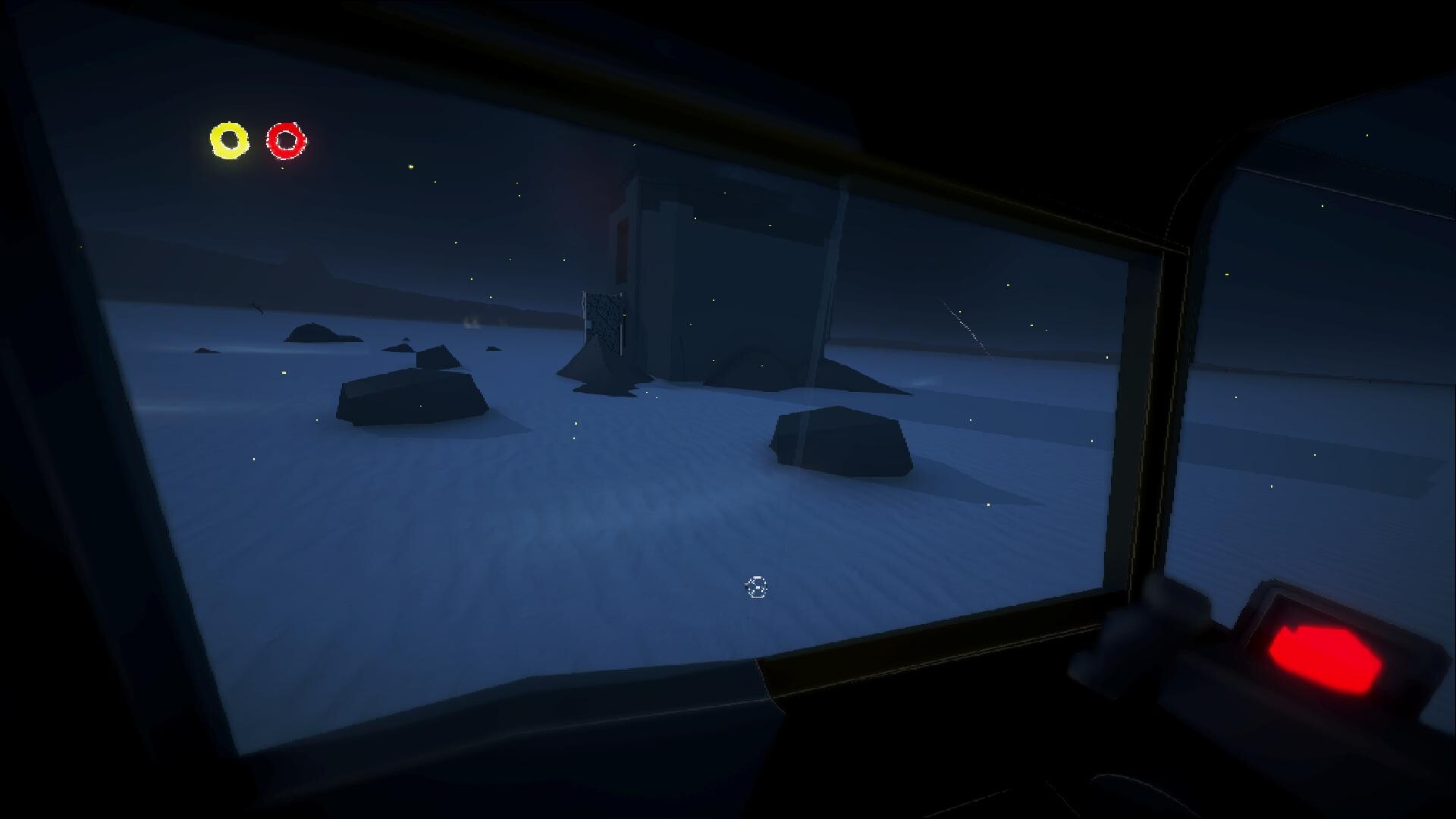Screen dimensions: 1456x819
Task: Toggle the red warning lamp on the HUD
Action: coord(287,140)
